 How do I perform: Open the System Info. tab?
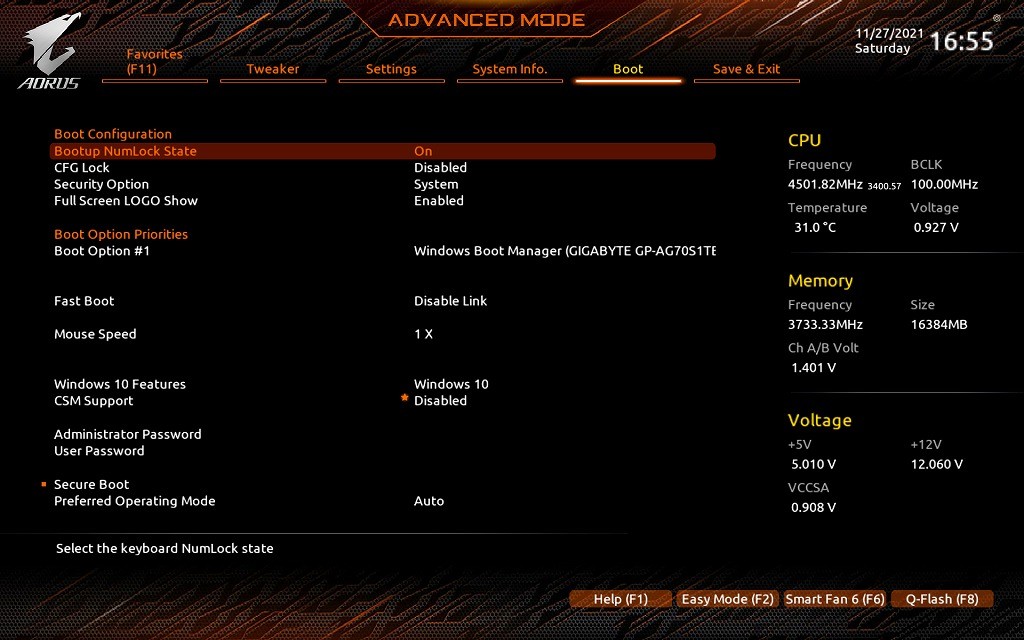point(510,69)
